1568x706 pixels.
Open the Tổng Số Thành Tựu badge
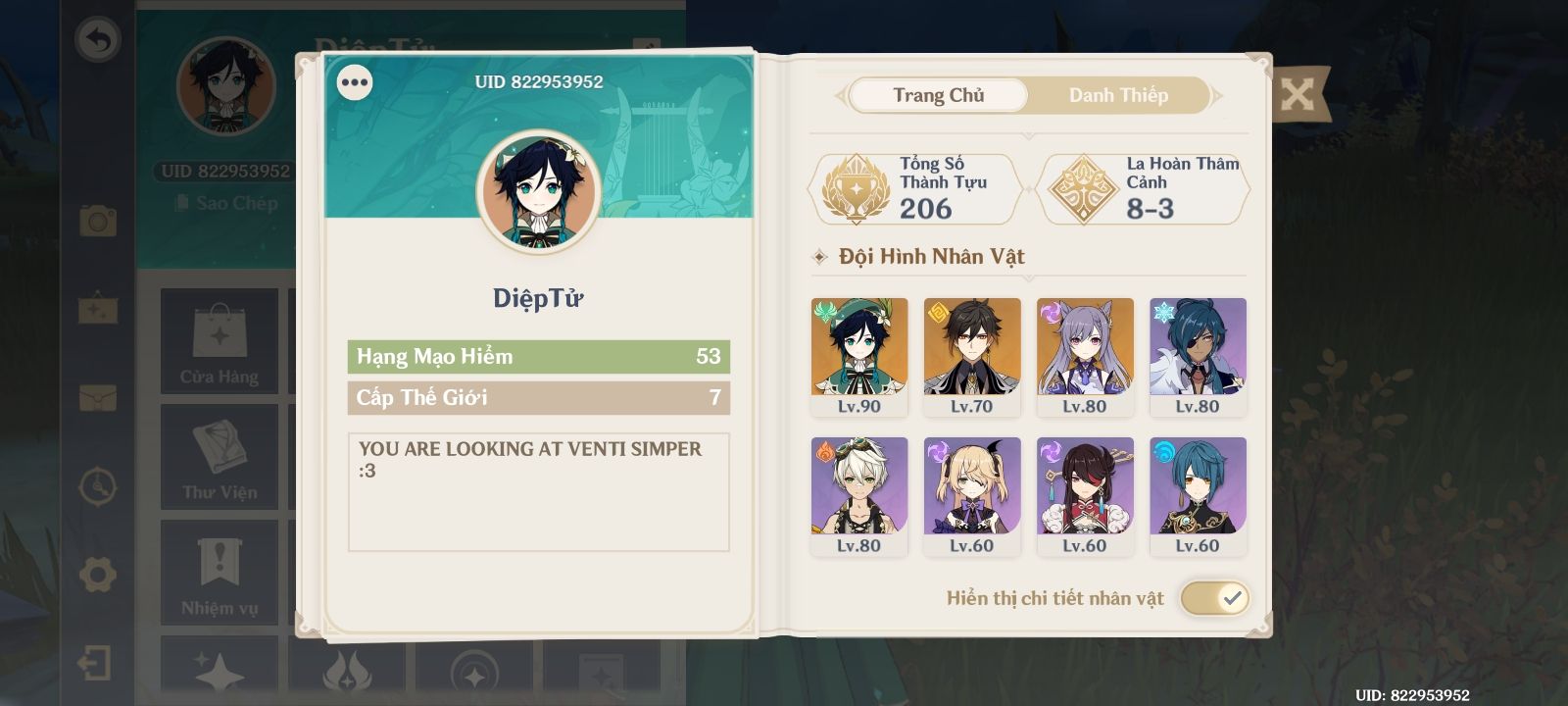coord(914,187)
